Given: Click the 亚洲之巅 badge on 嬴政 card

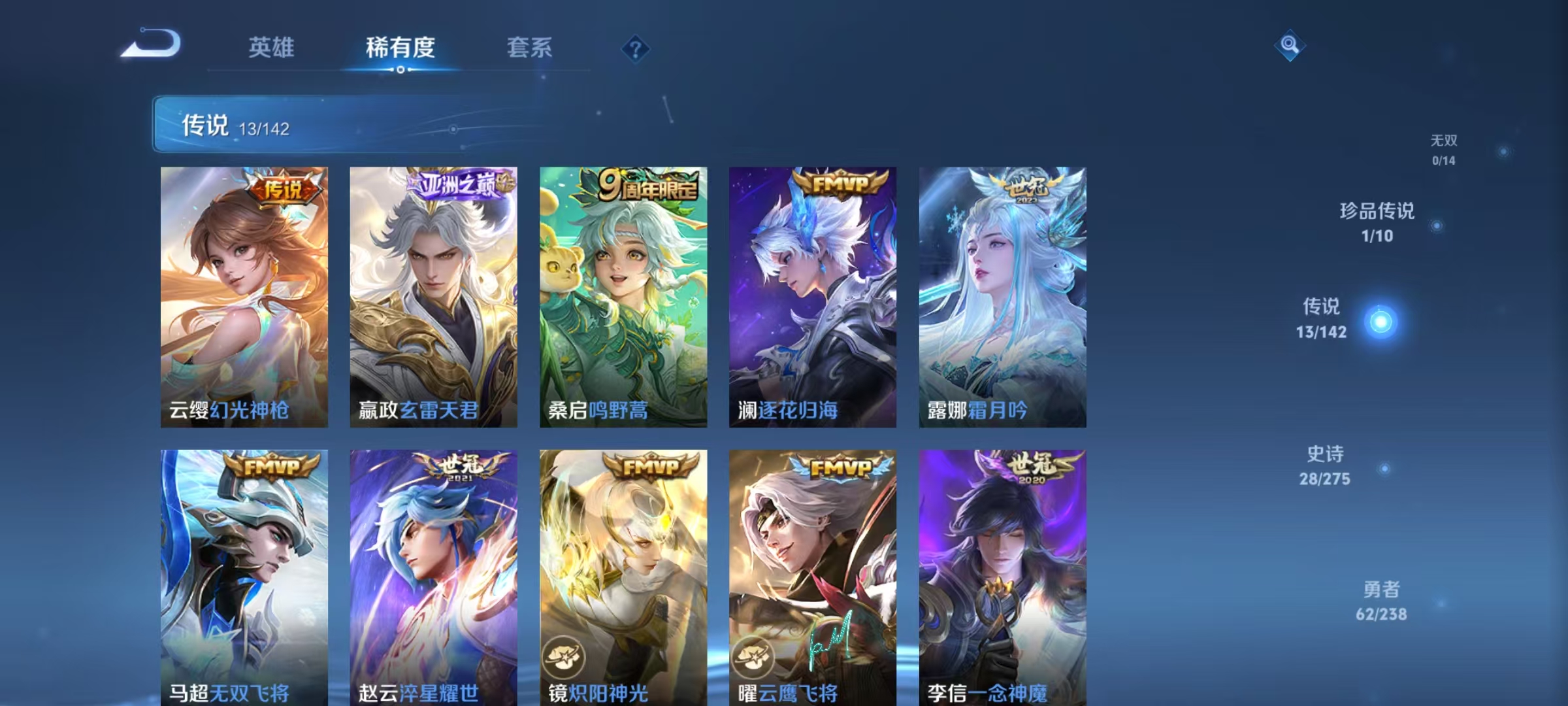Looking at the screenshot, I should click(456, 185).
